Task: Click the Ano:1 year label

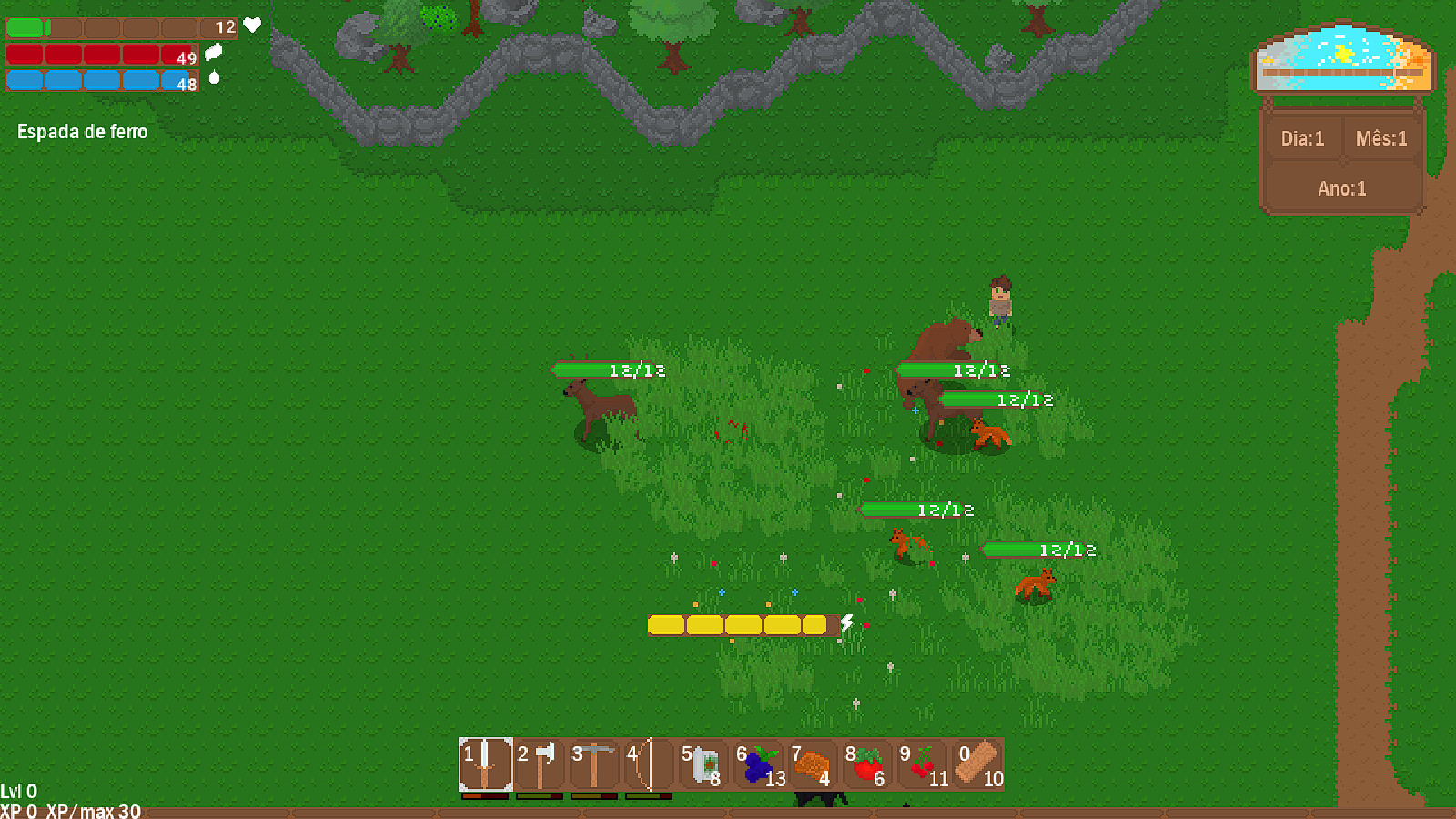Action: point(1342,188)
